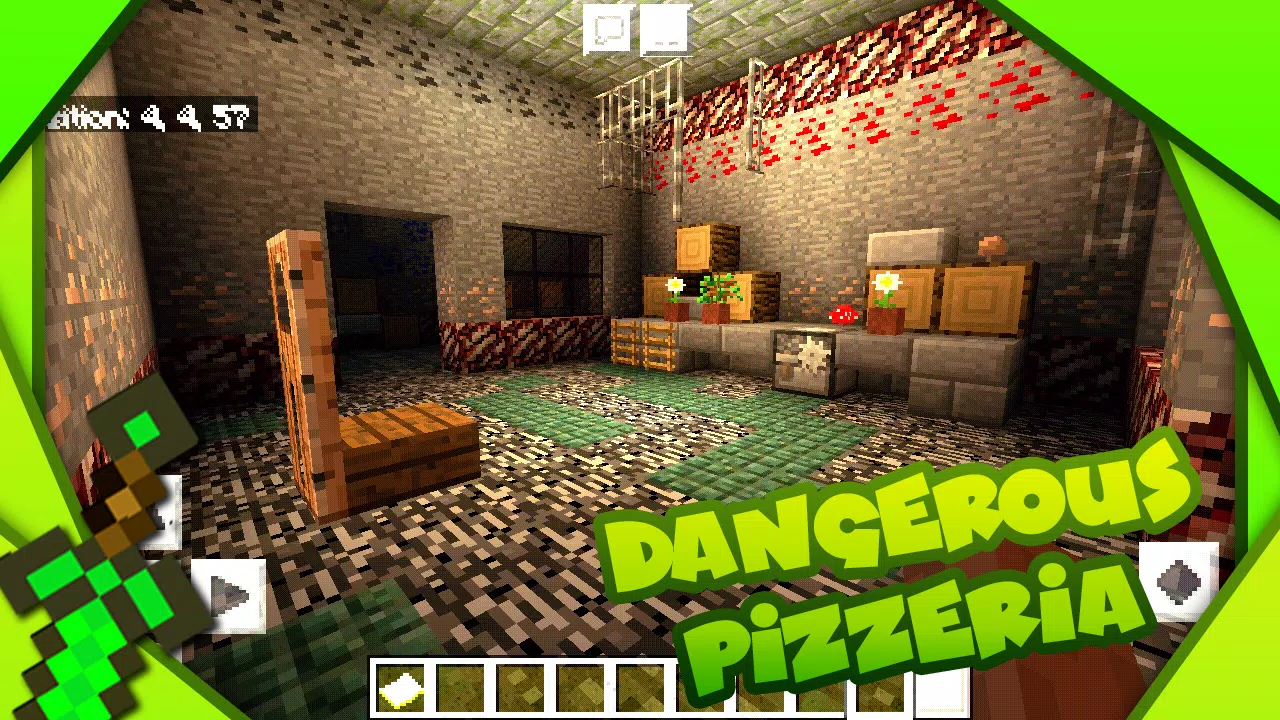Open inventory from the blank white hotbar slot
1280x720 pixels.
943,690
